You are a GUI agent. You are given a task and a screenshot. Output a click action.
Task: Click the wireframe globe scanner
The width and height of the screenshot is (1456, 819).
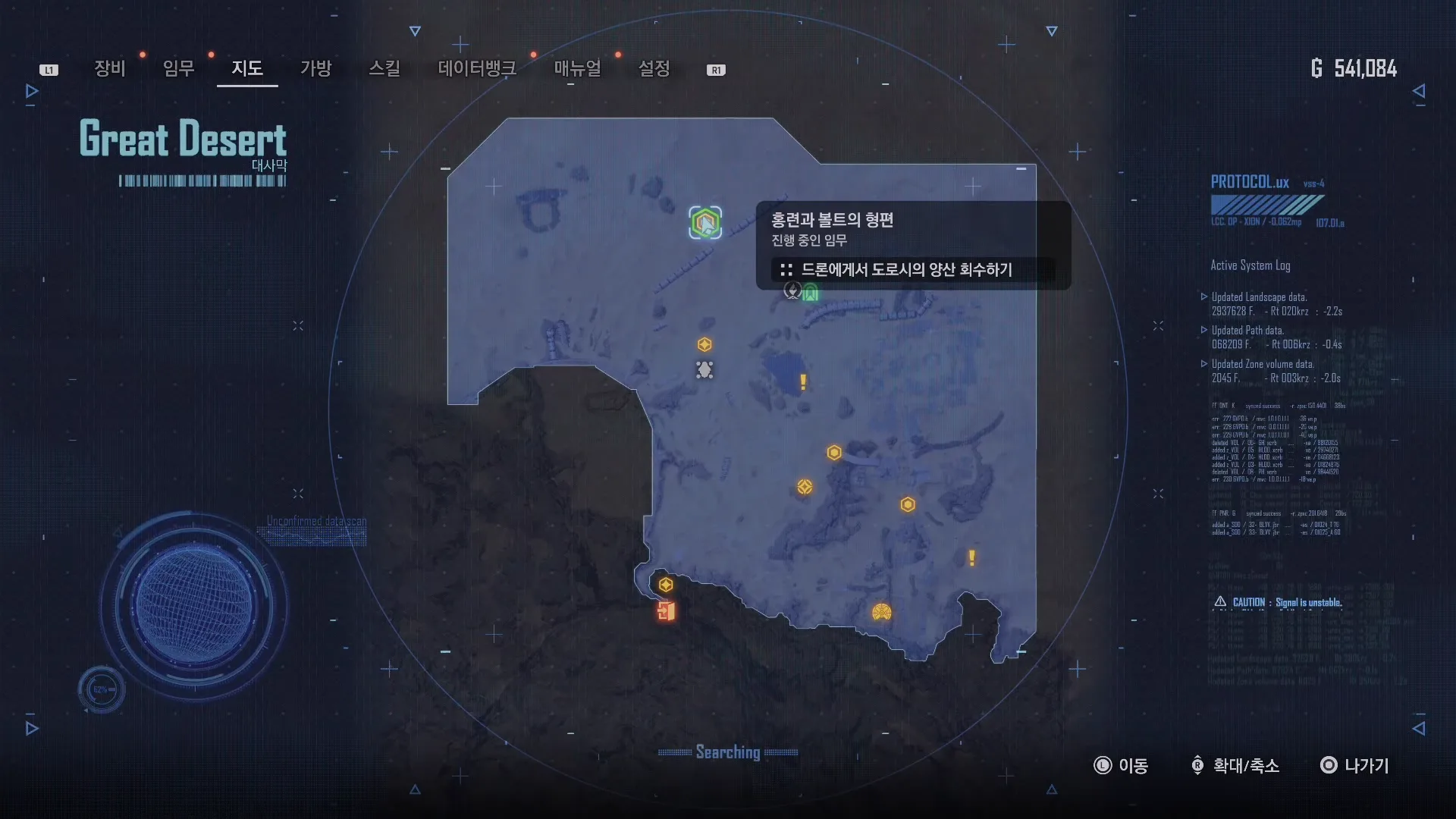(194, 605)
